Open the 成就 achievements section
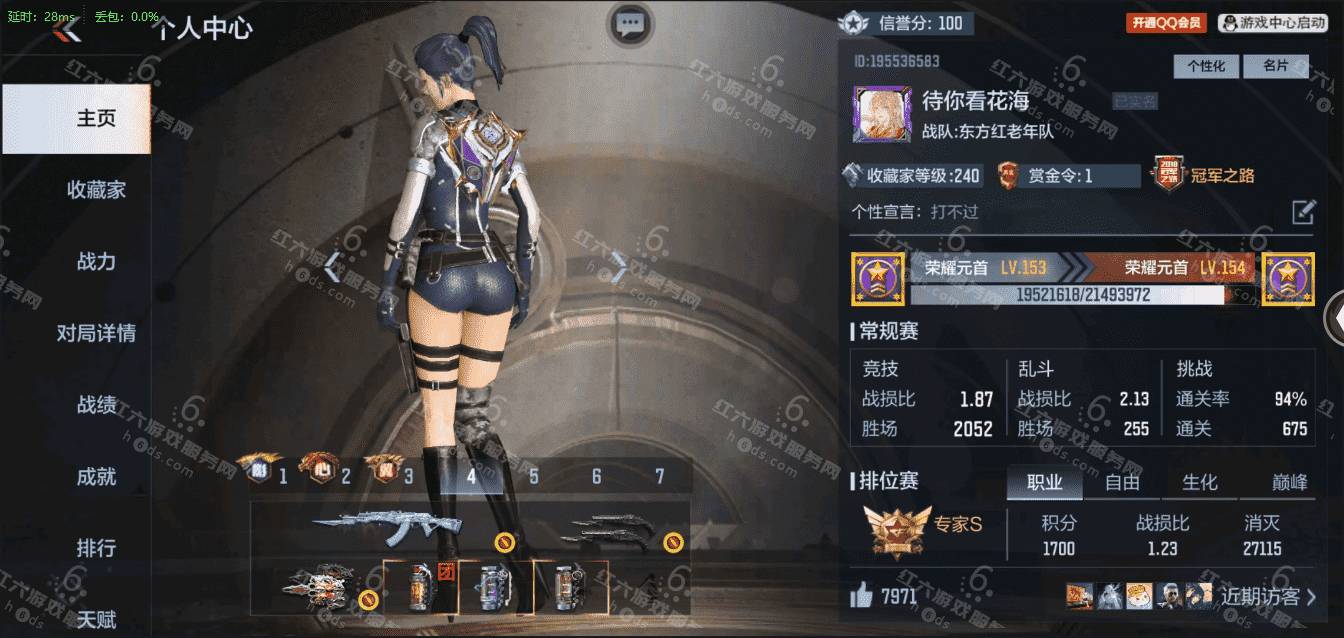 96,477
